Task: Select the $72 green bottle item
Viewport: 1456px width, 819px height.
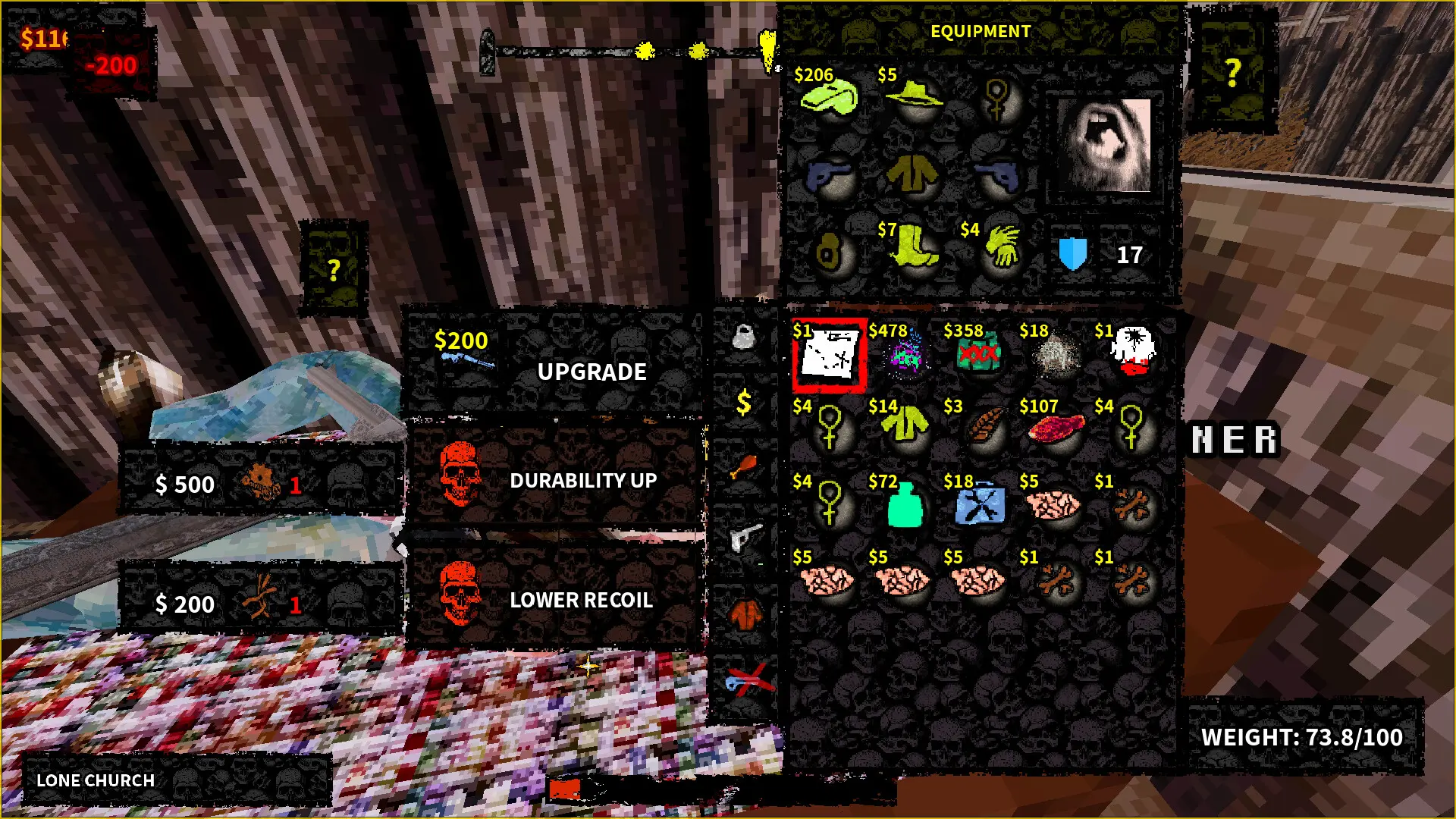Action: point(905,504)
